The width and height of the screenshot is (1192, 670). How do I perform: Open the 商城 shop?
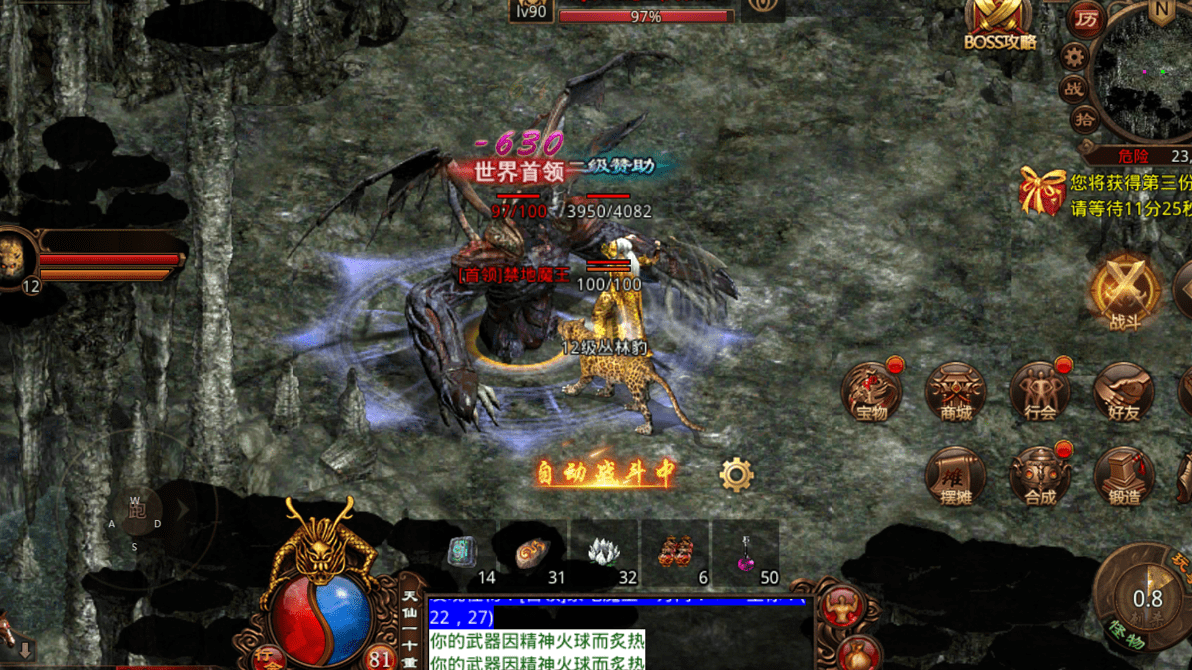coord(955,391)
